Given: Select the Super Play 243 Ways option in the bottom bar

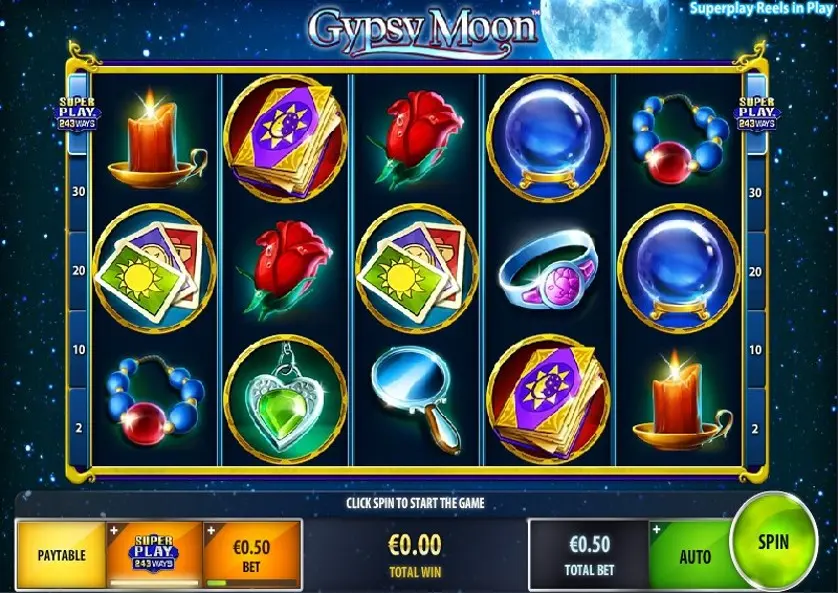Looking at the screenshot, I should pos(154,553).
